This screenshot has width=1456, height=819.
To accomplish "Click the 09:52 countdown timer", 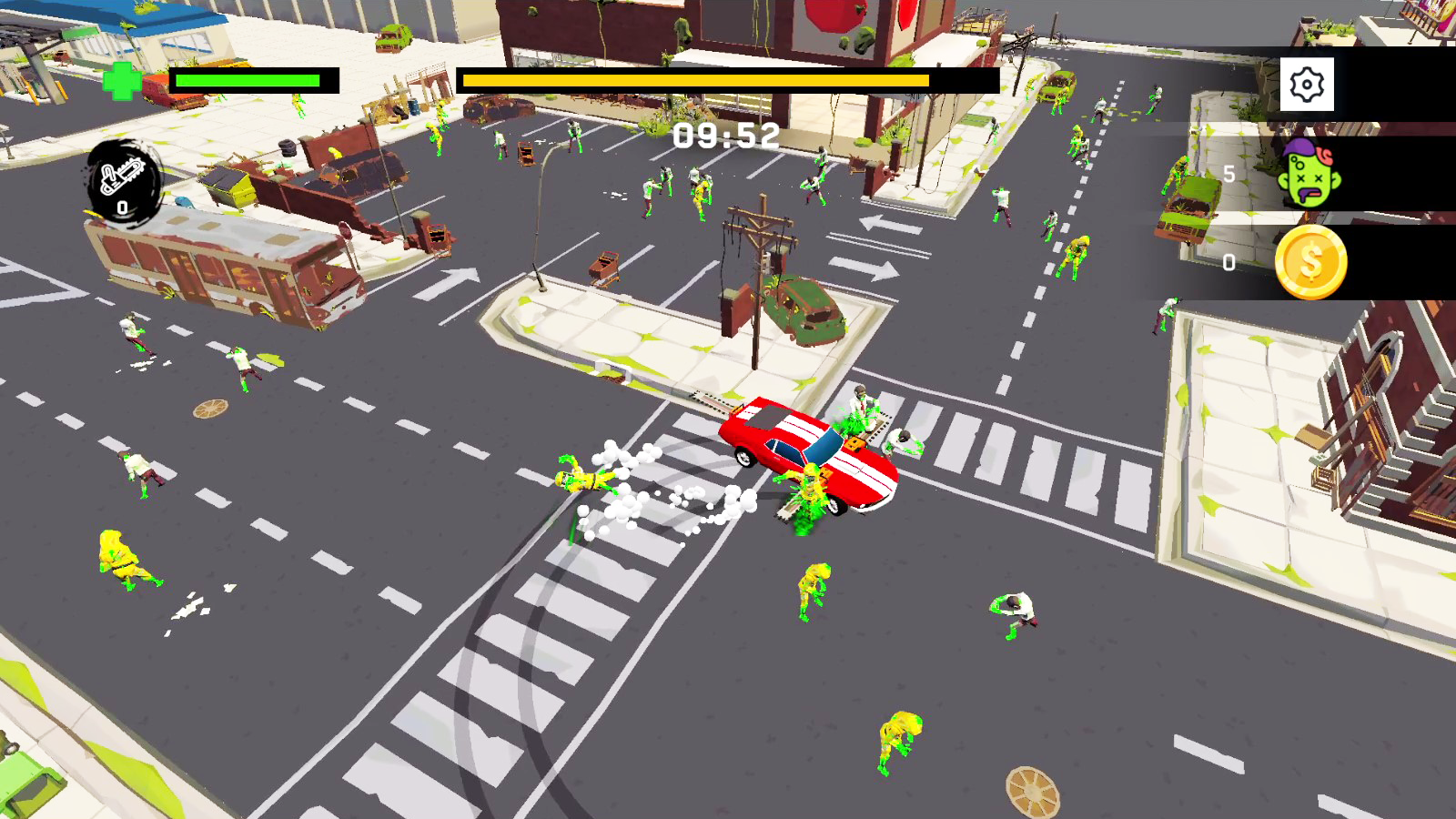I will (x=723, y=135).
